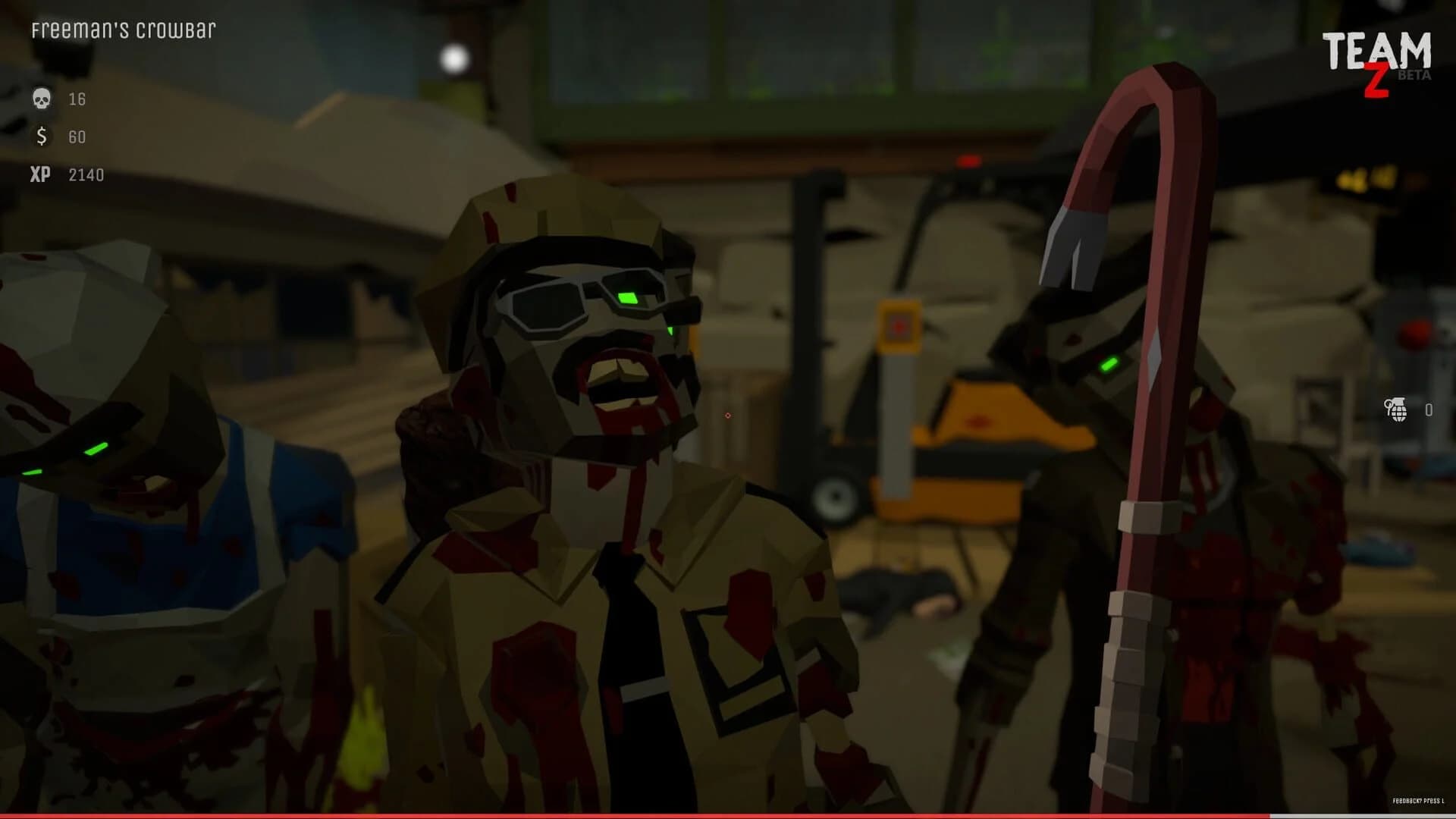Toggle the skull counter showing 16 kills
Image resolution: width=1456 pixels, height=819 pixels.
click(x=76, y=99)
